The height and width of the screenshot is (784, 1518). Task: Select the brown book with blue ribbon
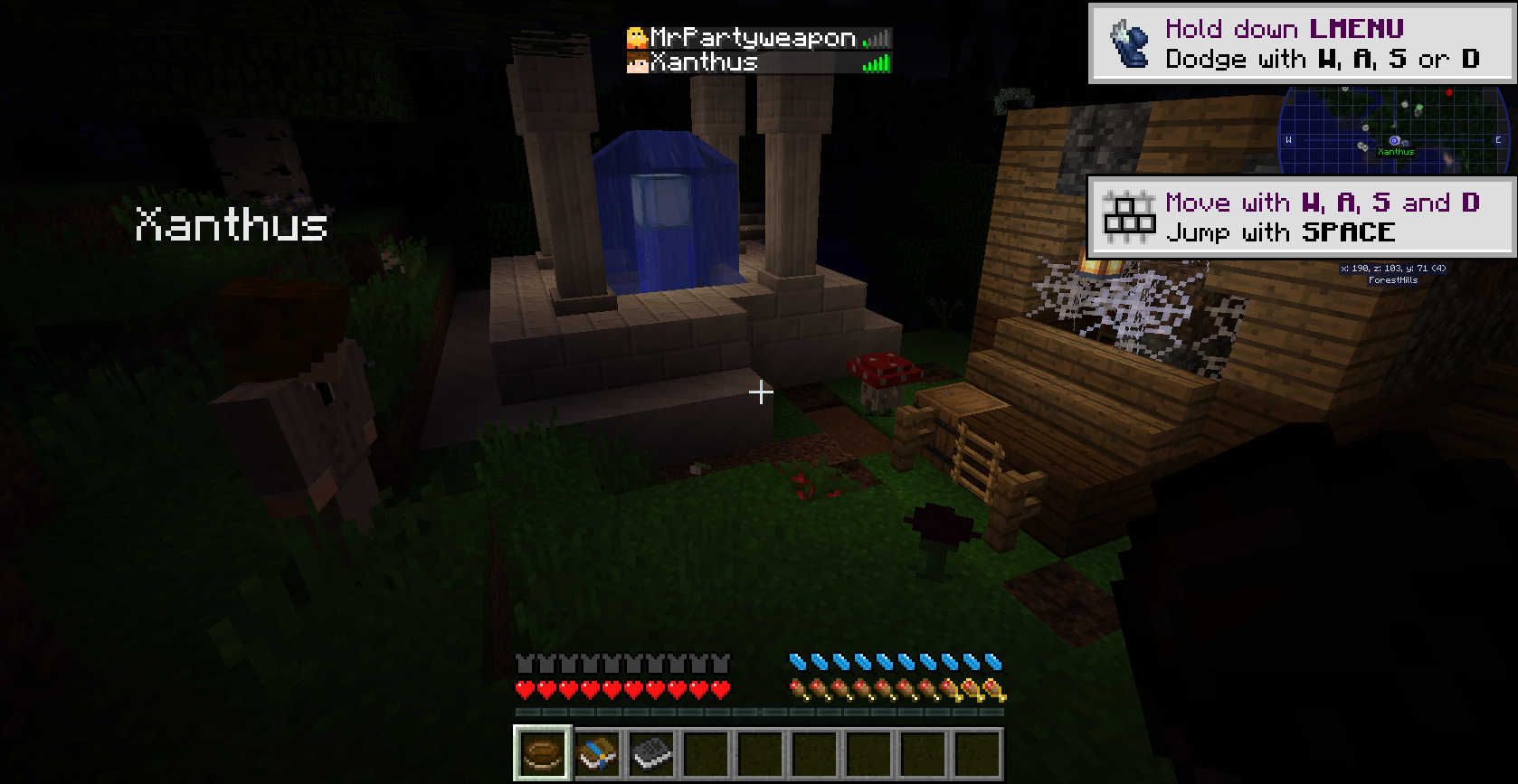(597, 752)
